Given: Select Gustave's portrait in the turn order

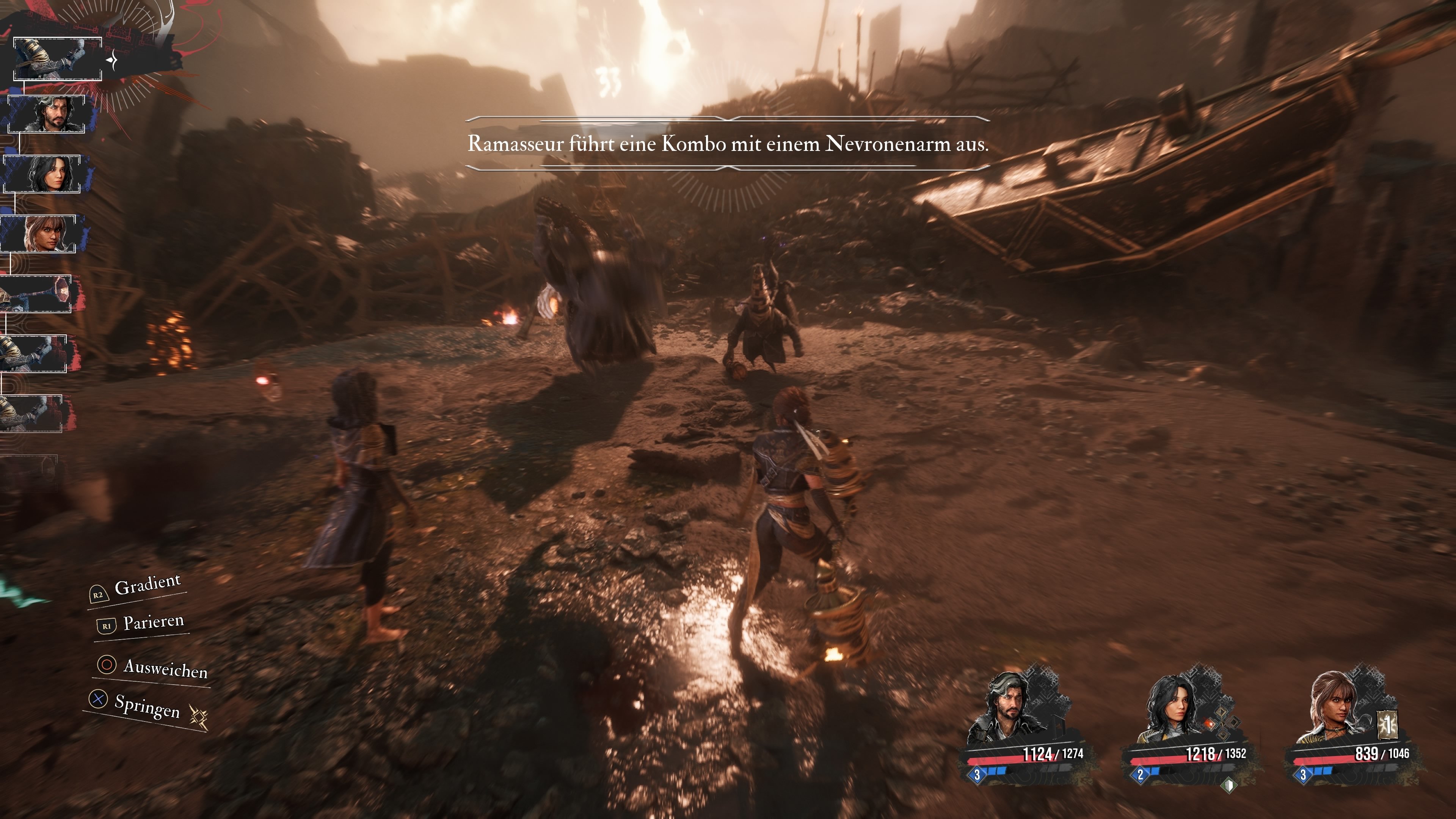Looking at the screenshot, I should point(46,114).
